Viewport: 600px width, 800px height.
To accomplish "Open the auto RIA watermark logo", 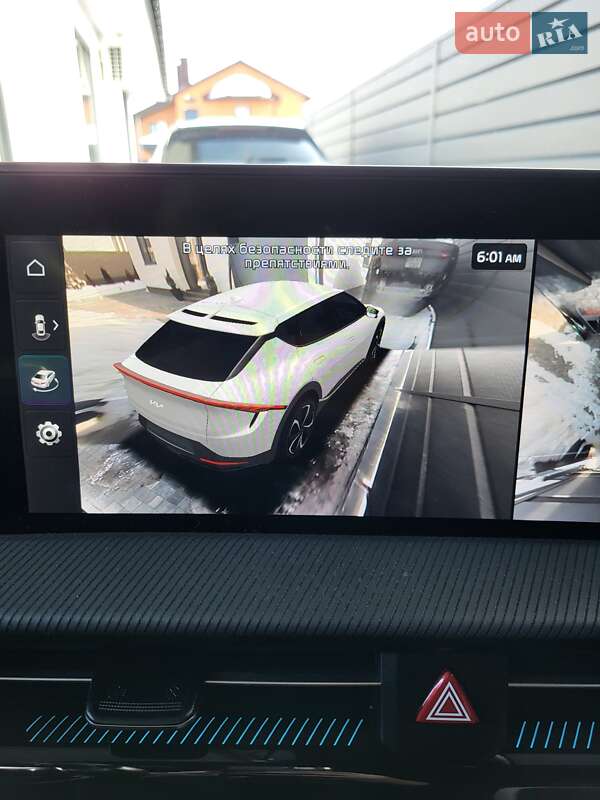I will [x=521, y=32].
